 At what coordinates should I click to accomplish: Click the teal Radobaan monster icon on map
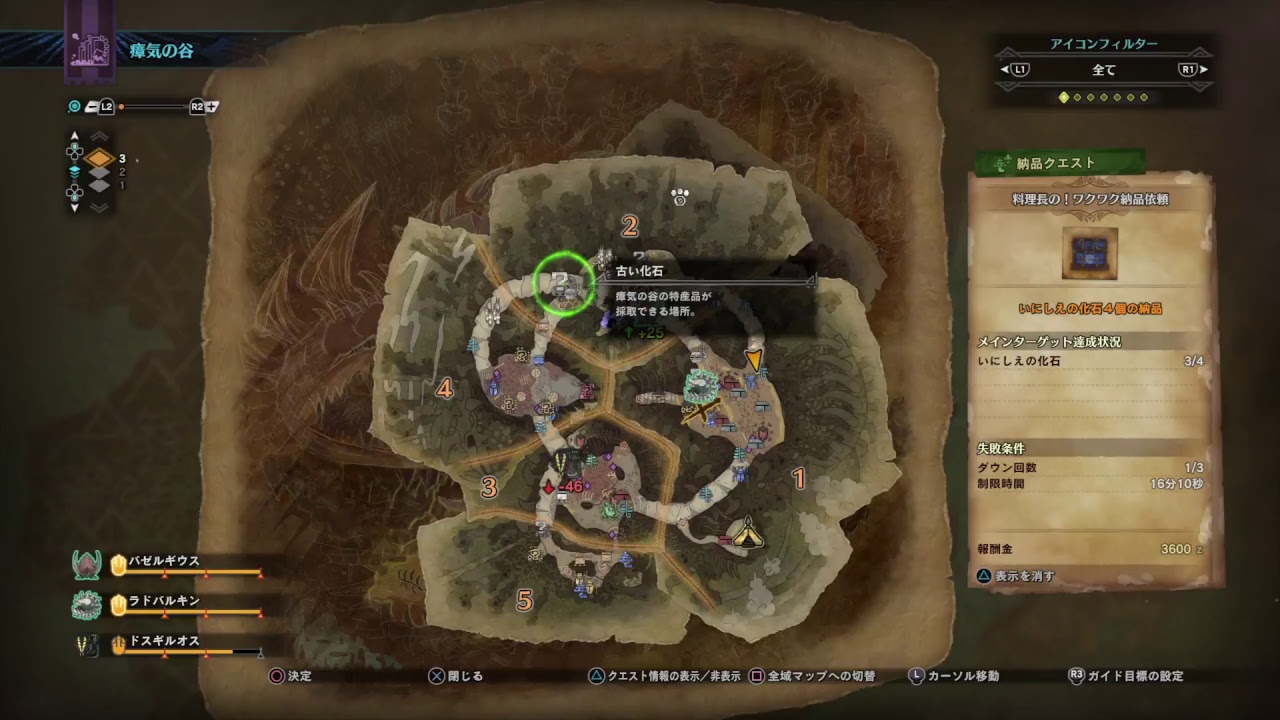[x=699, y=383]
